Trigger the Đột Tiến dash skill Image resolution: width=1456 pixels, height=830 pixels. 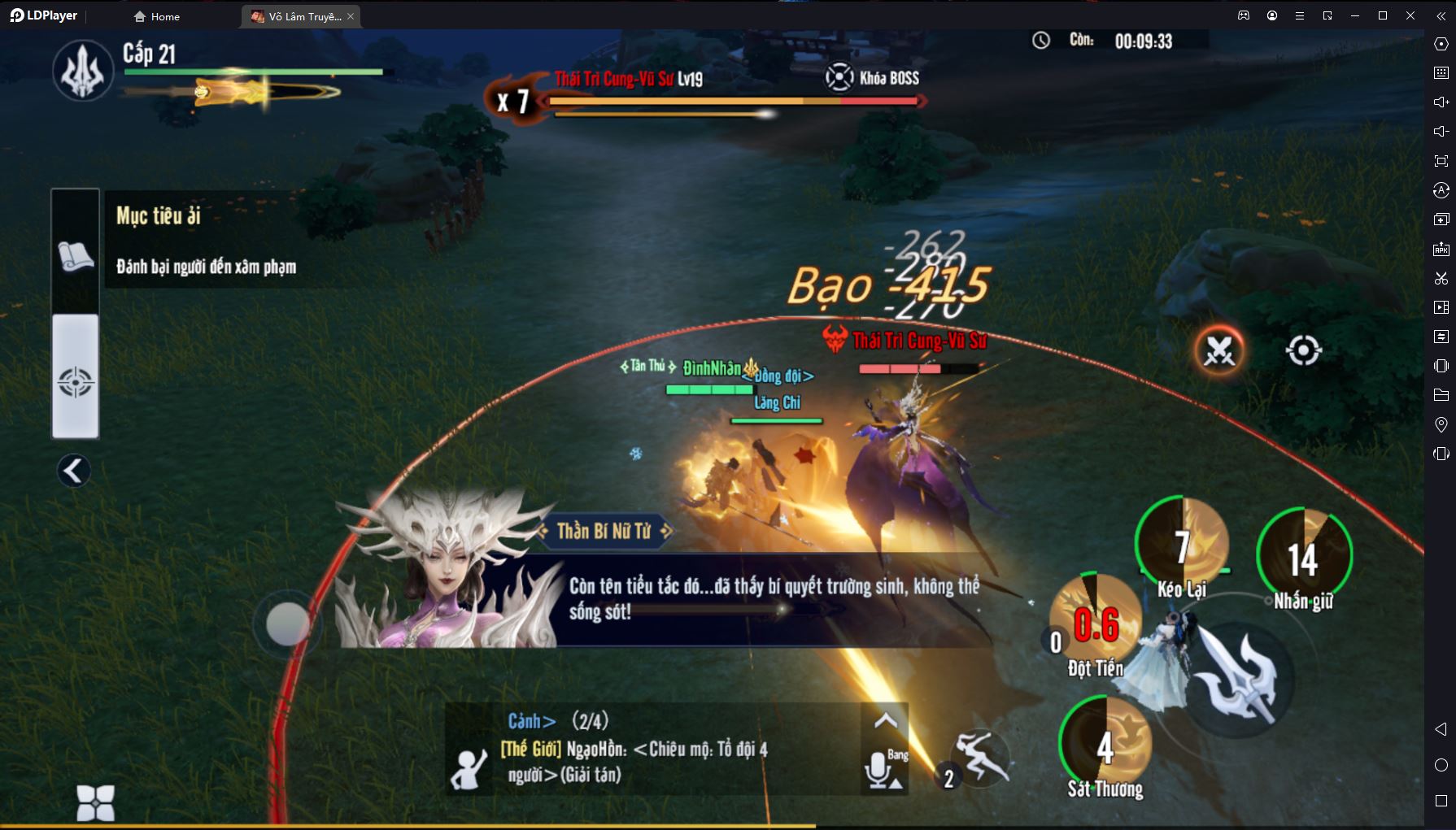(x=1094, y=623)
